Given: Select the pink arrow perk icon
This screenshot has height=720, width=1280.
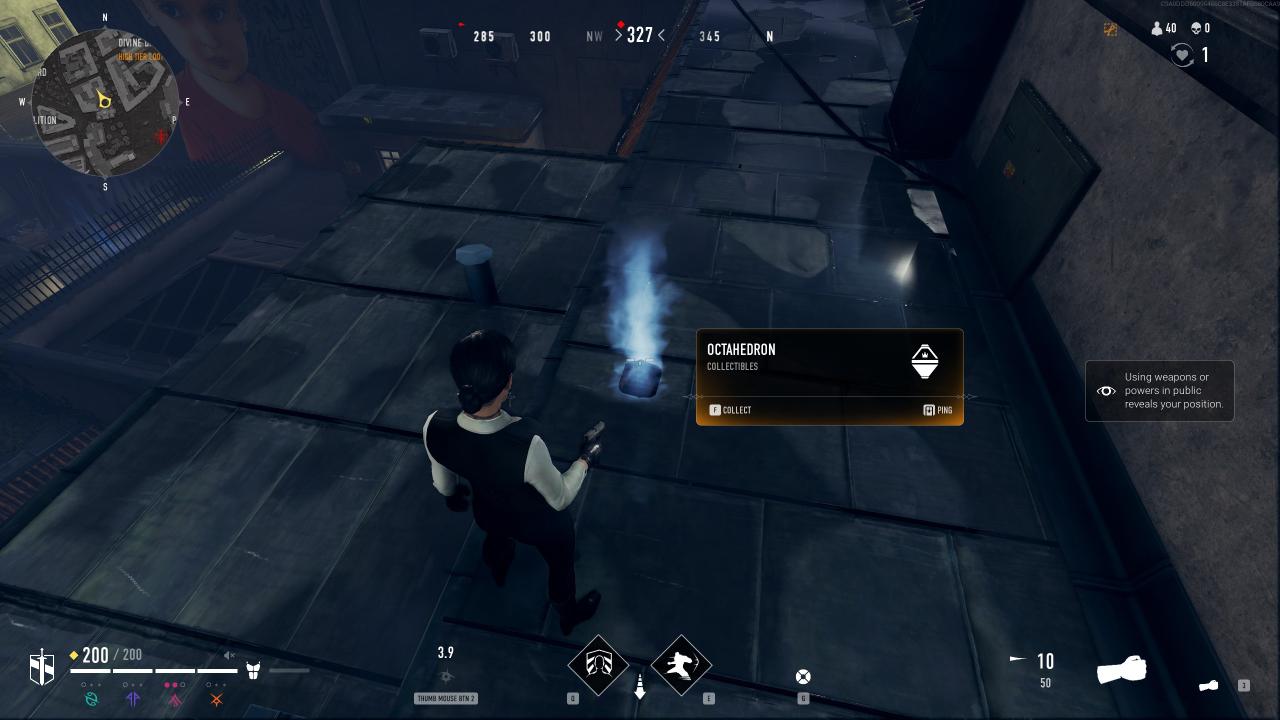Looking at the screenshot, I should tap(174, 699).
